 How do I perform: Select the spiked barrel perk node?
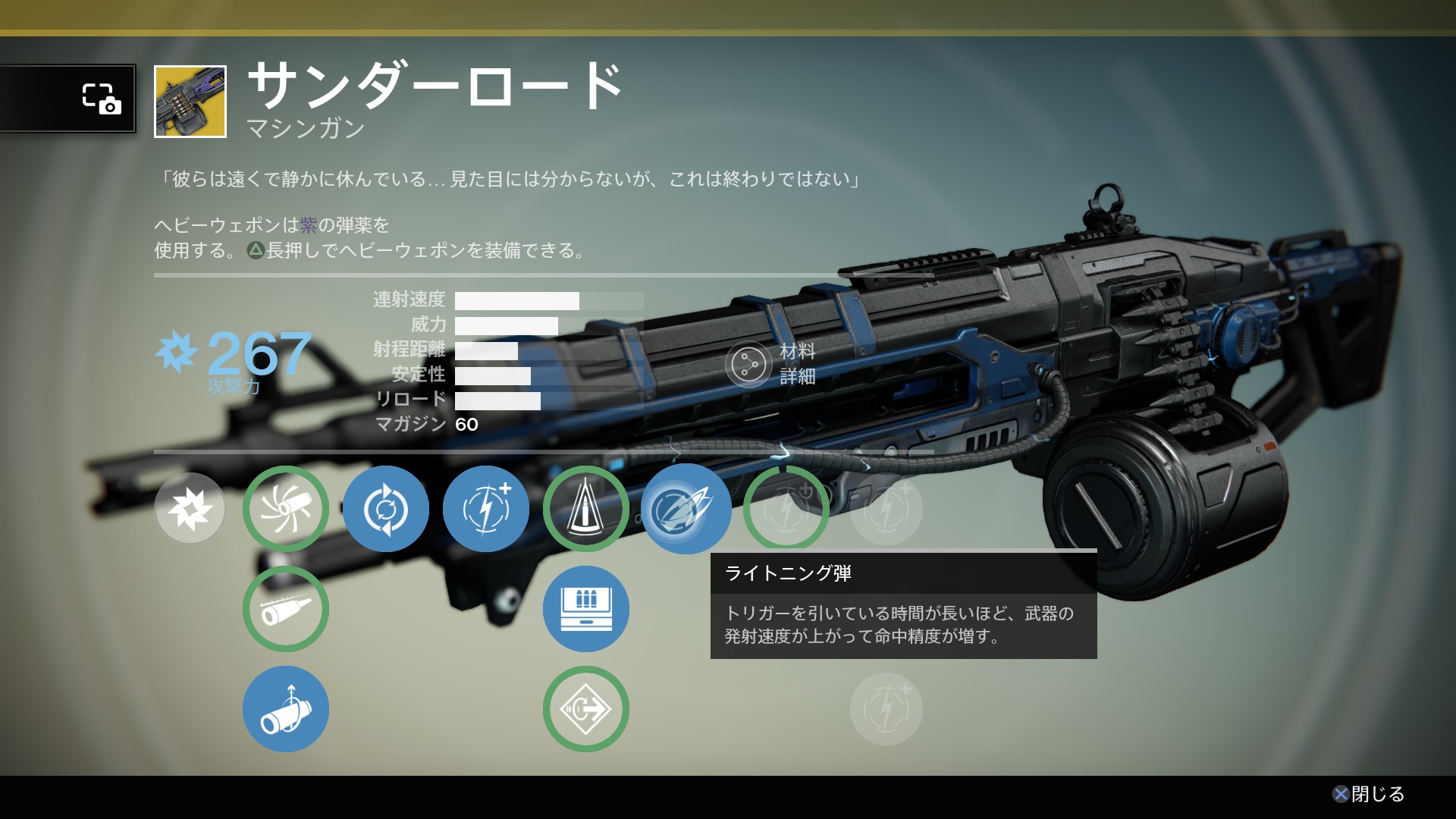286,609
